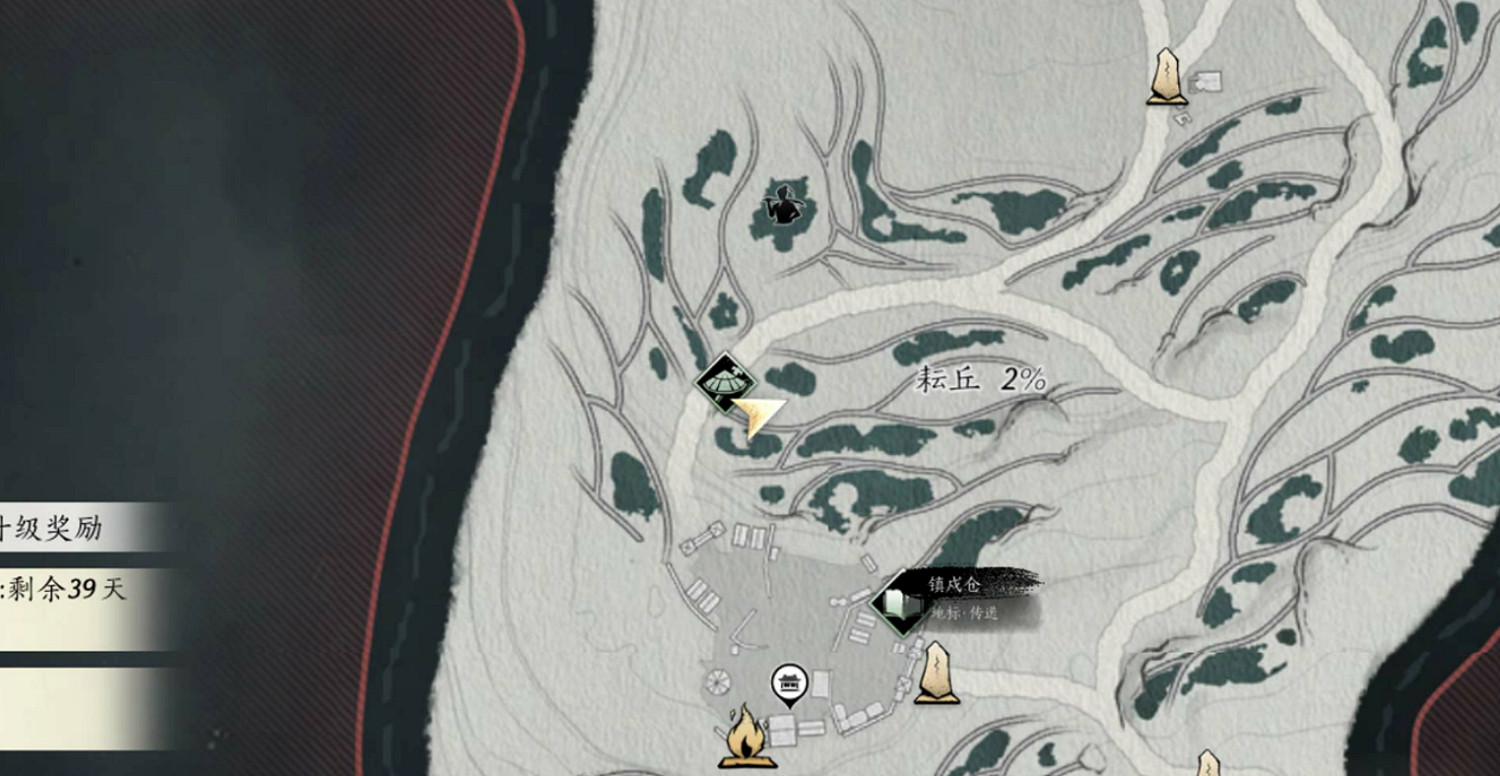Click the 镇戍仓 name on the black tooltip banner
Screen dimensions: 1500x776
tap(955, 586)
